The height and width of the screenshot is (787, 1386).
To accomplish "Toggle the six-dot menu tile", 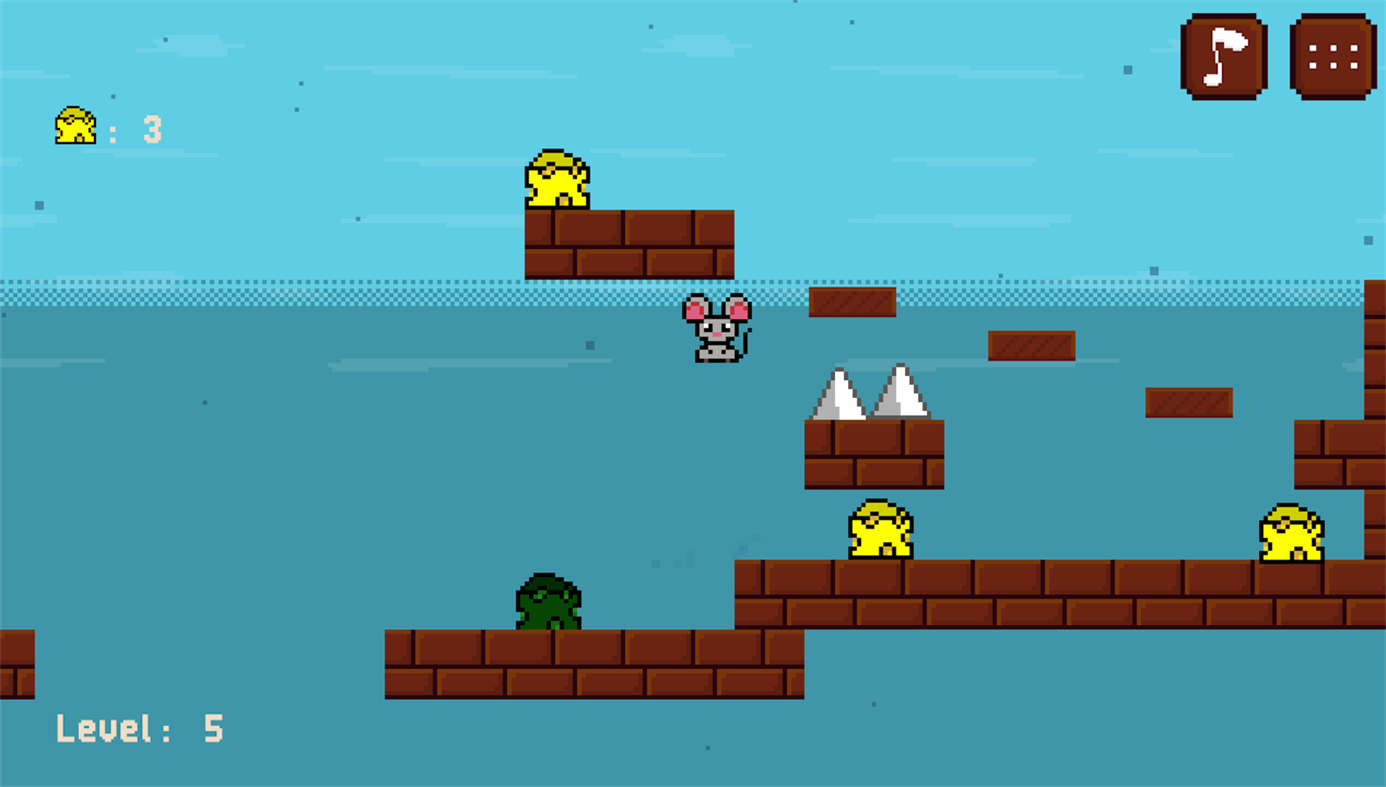I will pos(1331,54).
